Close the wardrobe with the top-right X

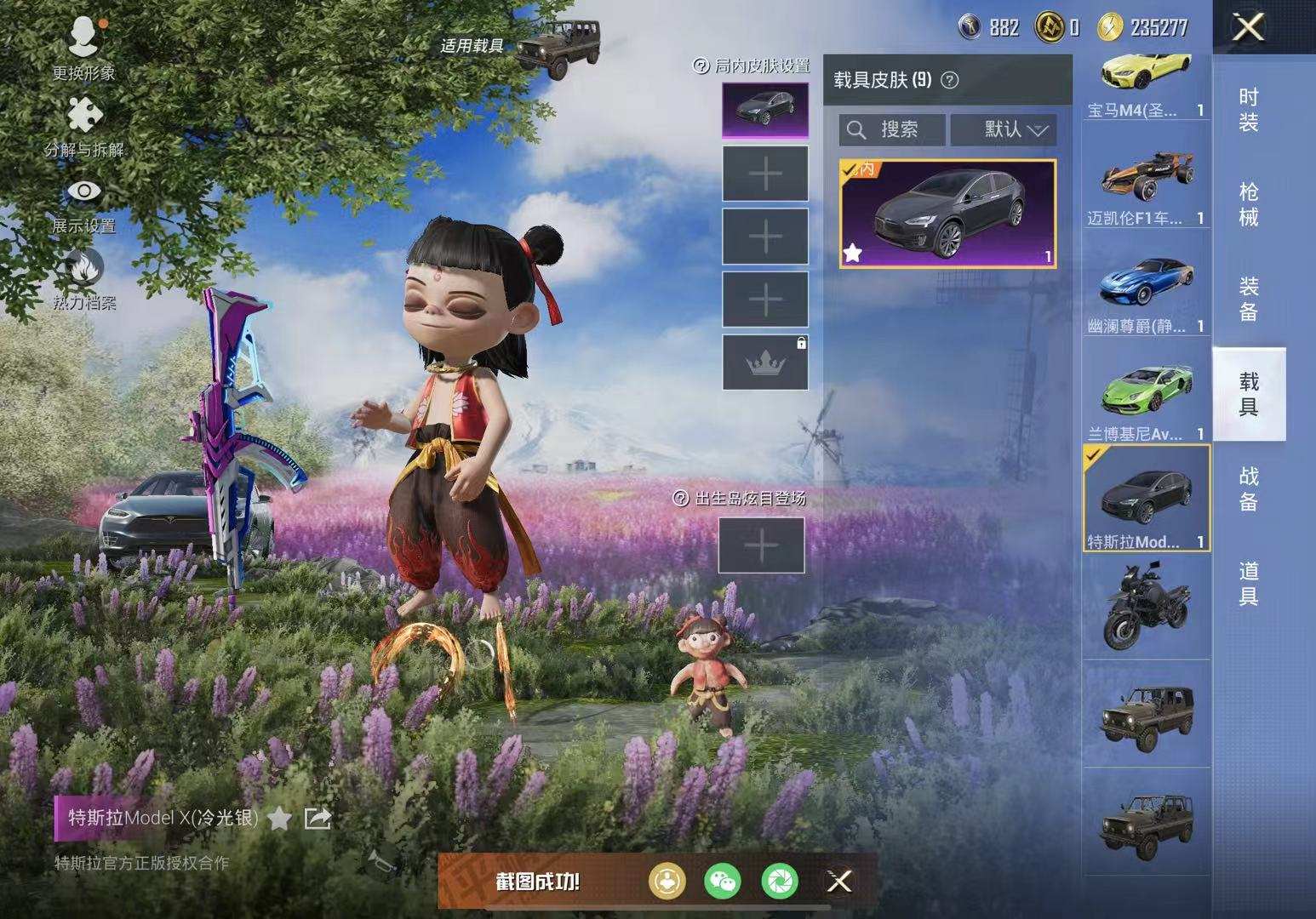(1248, 28)
